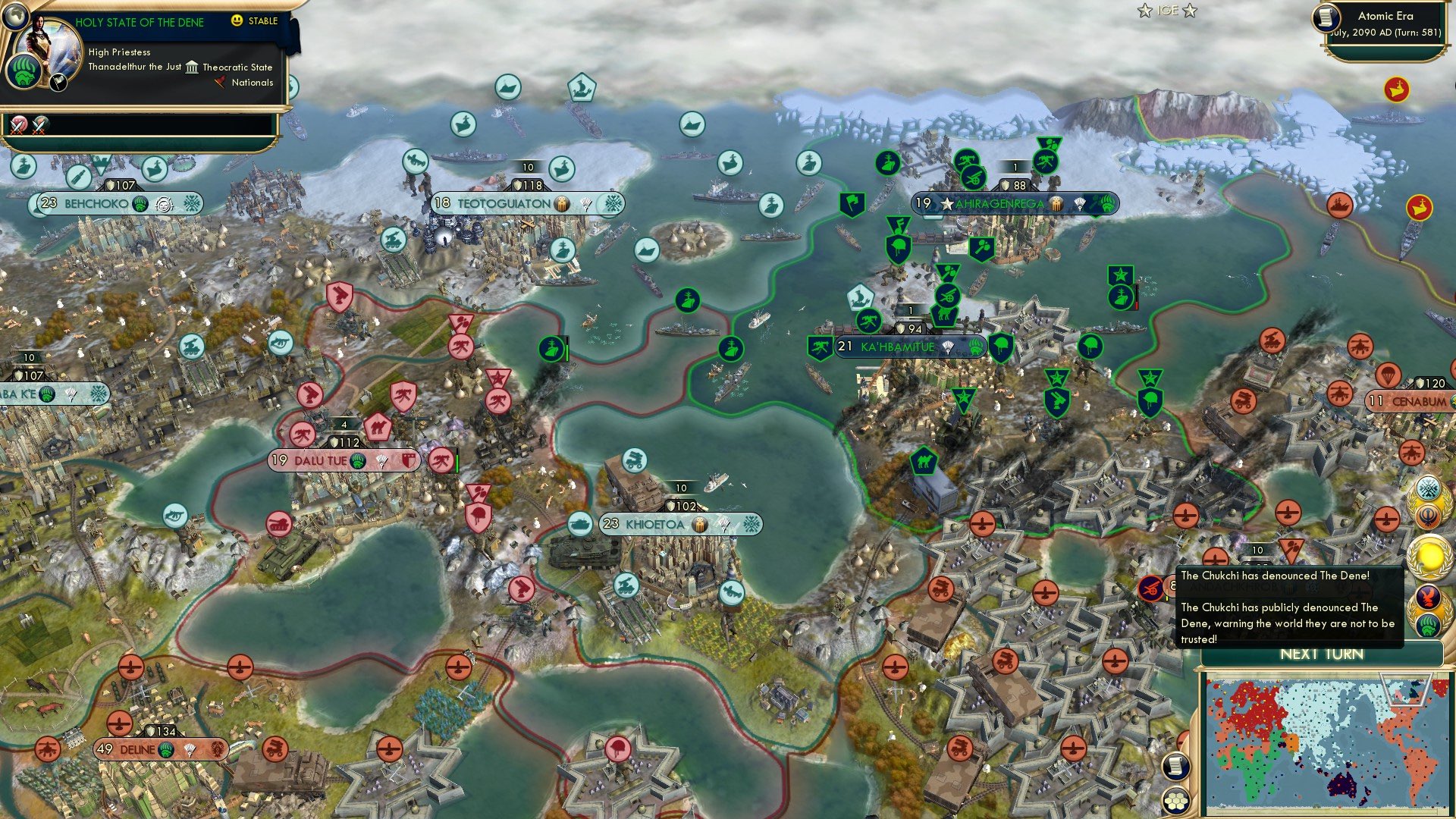Toggle the hex grid overlay button
This screenshot has height=819, width=1456.
(x=1175, y=801)
